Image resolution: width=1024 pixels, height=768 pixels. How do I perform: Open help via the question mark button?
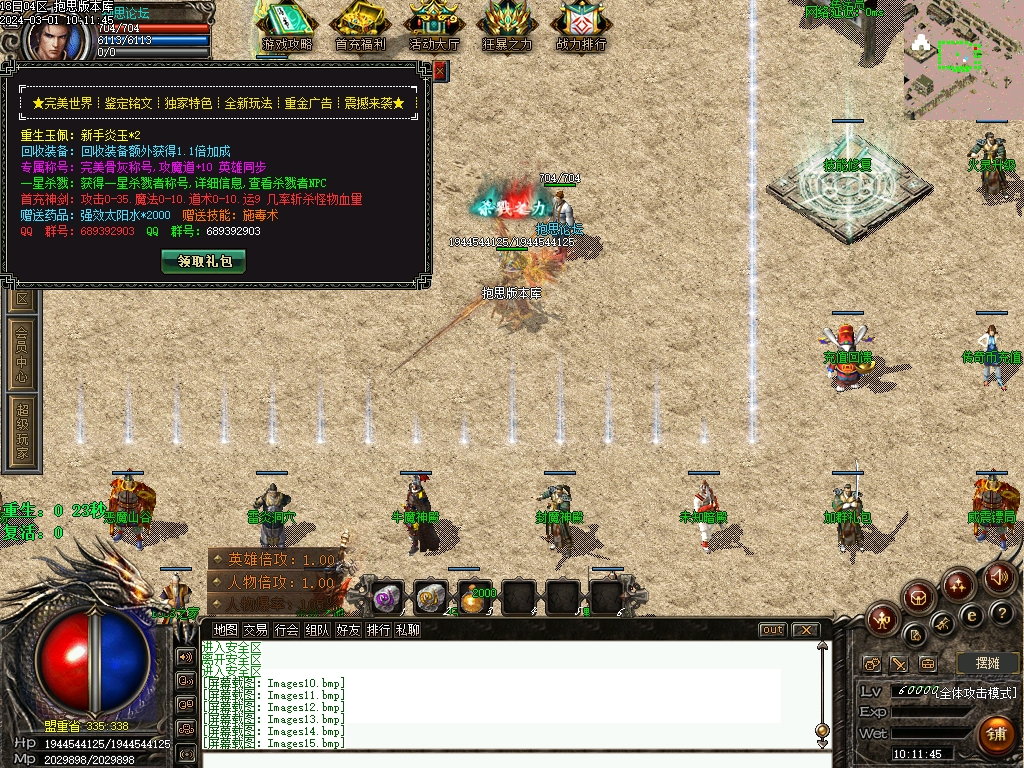coord(1002,612)
